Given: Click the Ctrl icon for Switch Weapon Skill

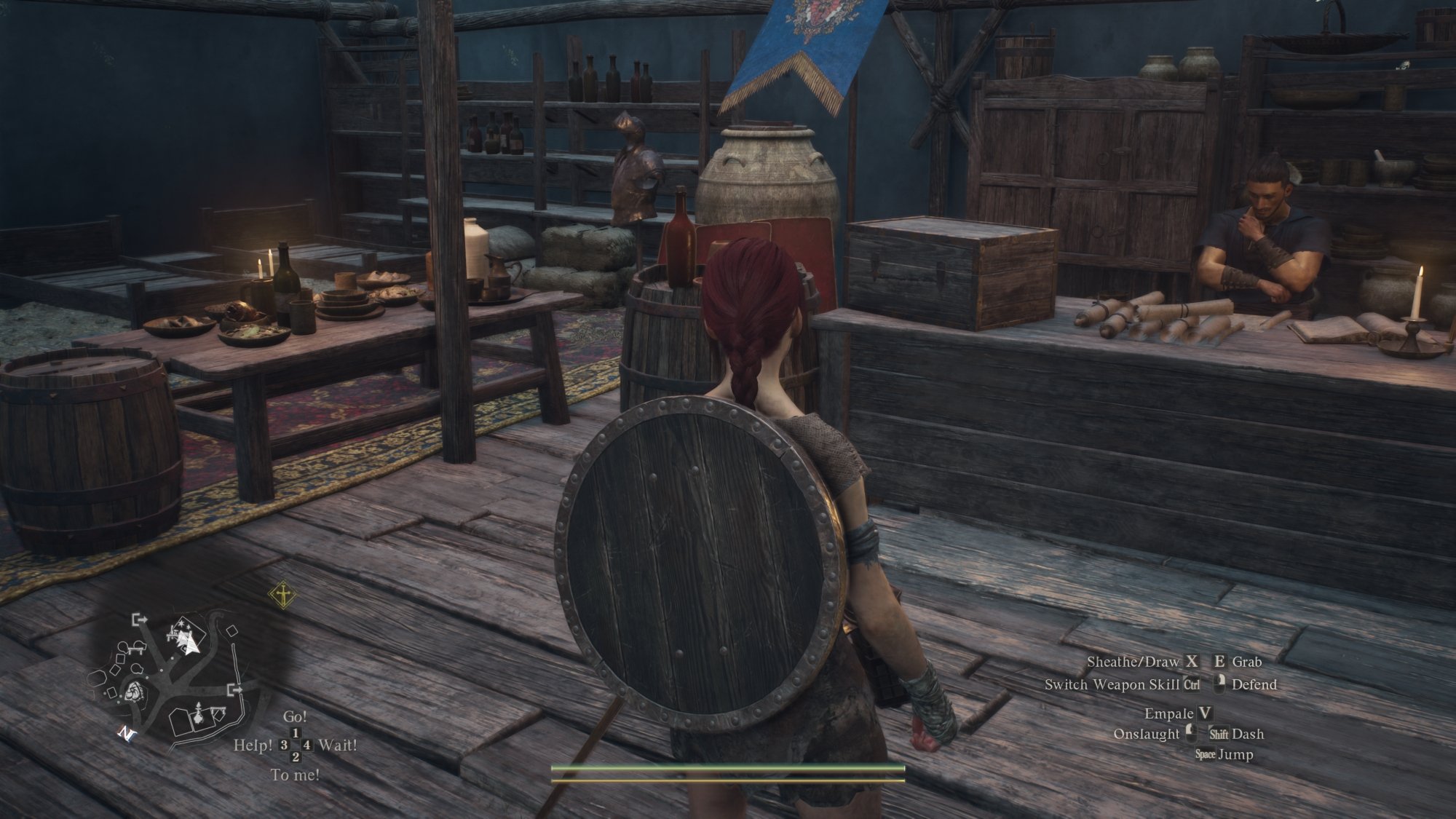Looking at the screenshot, I should click(x=1191, y=685).
